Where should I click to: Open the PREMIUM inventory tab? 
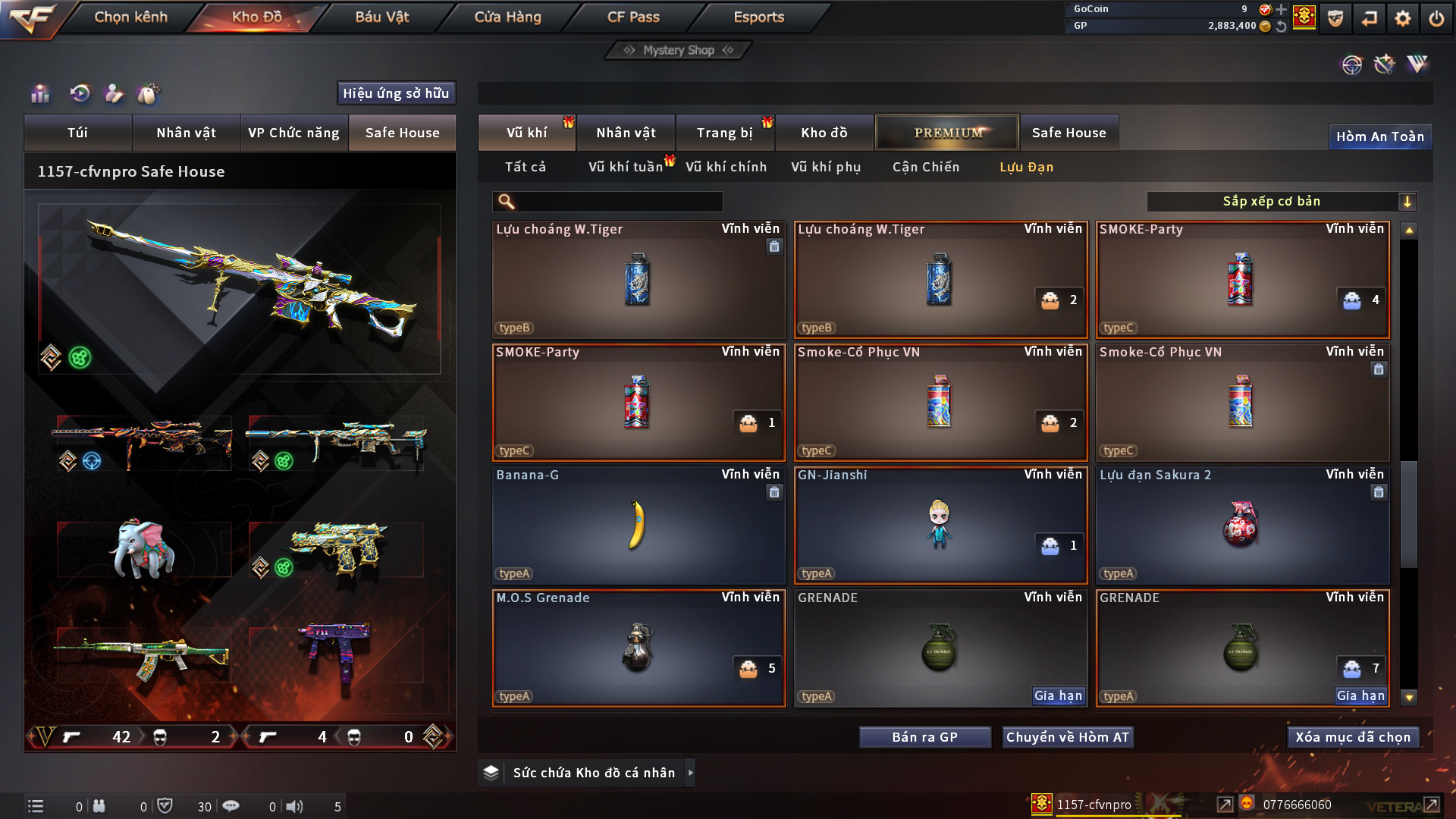coord(947,133)
